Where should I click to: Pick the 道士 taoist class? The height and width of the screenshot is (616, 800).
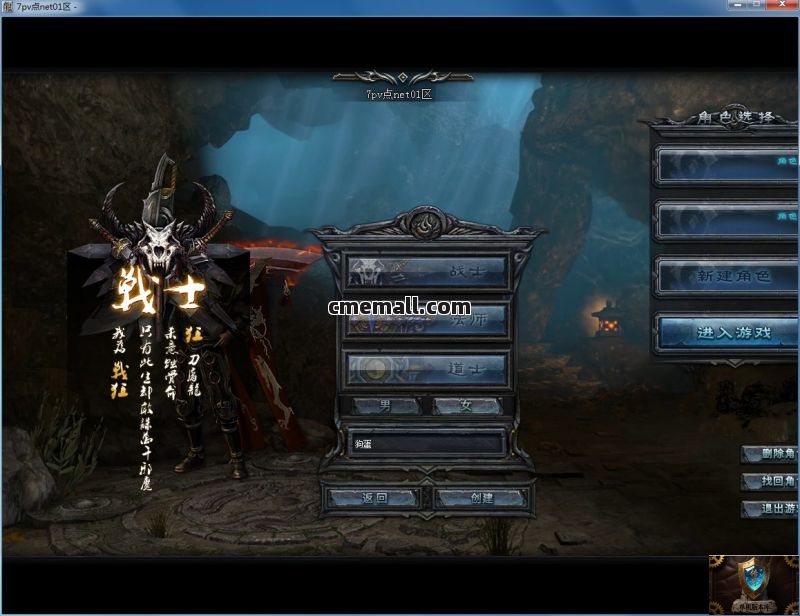427,369
